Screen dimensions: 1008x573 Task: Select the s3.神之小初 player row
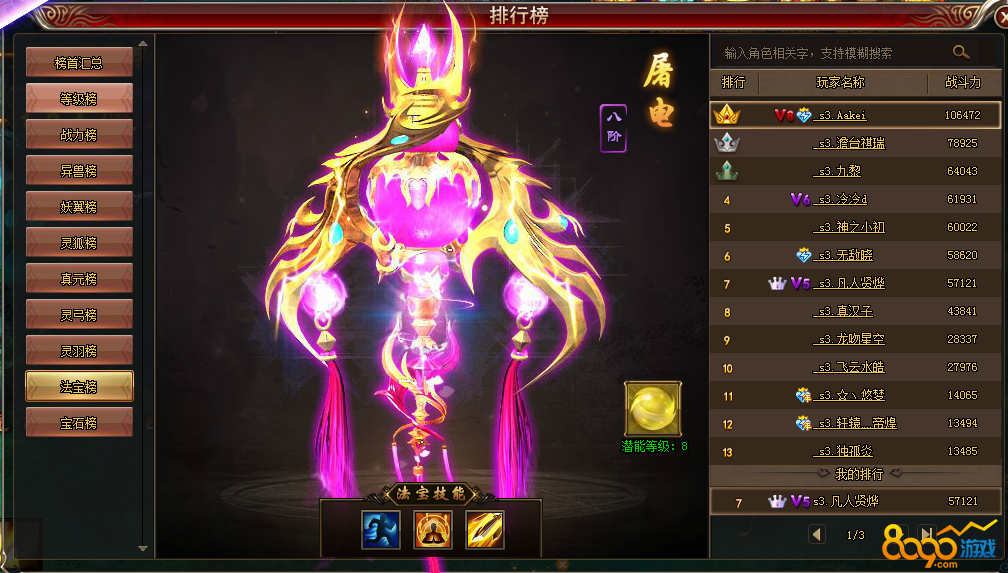click(850, 227)
